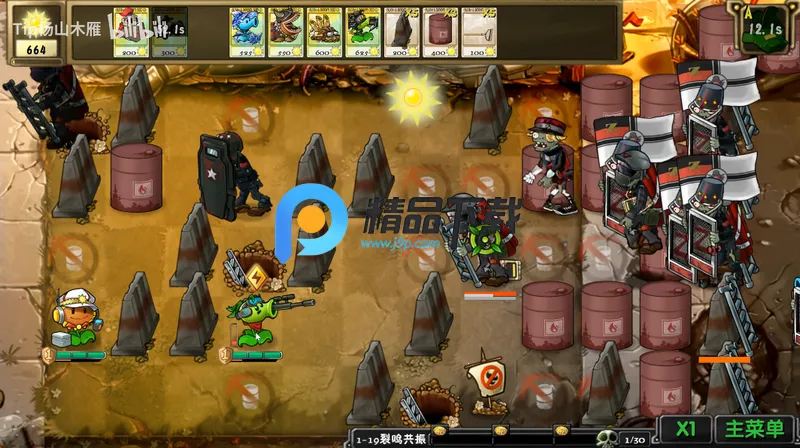Toggle the X1 game speed button
800x448 pixels.
685,428
